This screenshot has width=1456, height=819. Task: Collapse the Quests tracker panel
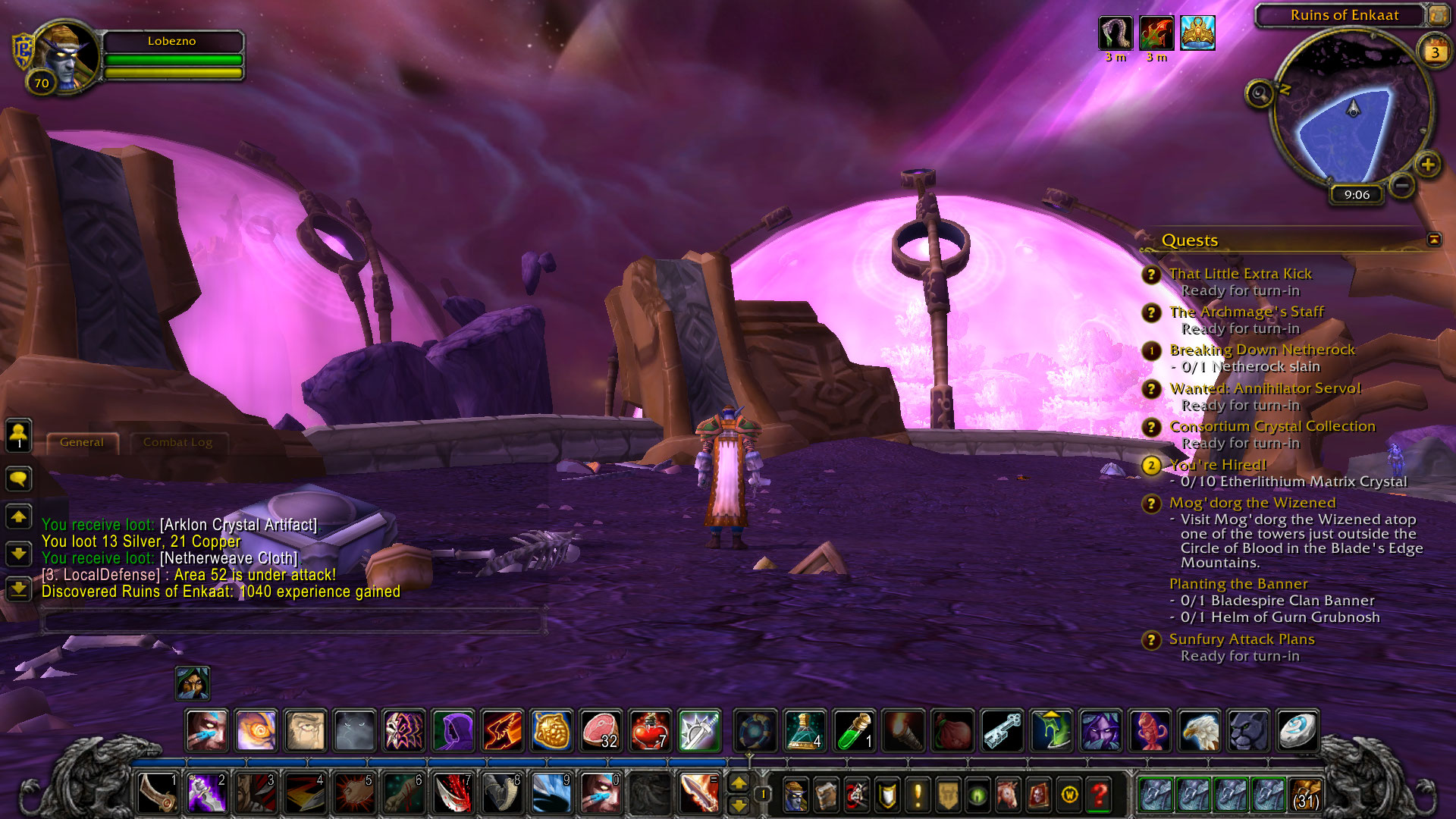pos(1434,240)
